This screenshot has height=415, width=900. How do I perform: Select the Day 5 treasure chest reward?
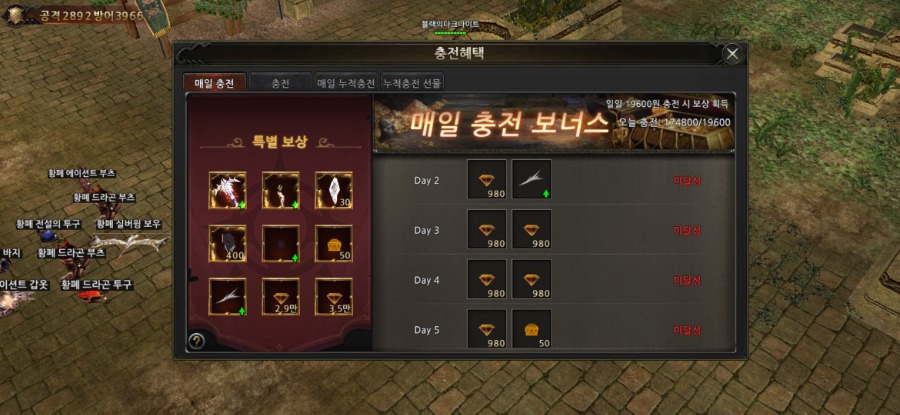[x=531, y=330]
